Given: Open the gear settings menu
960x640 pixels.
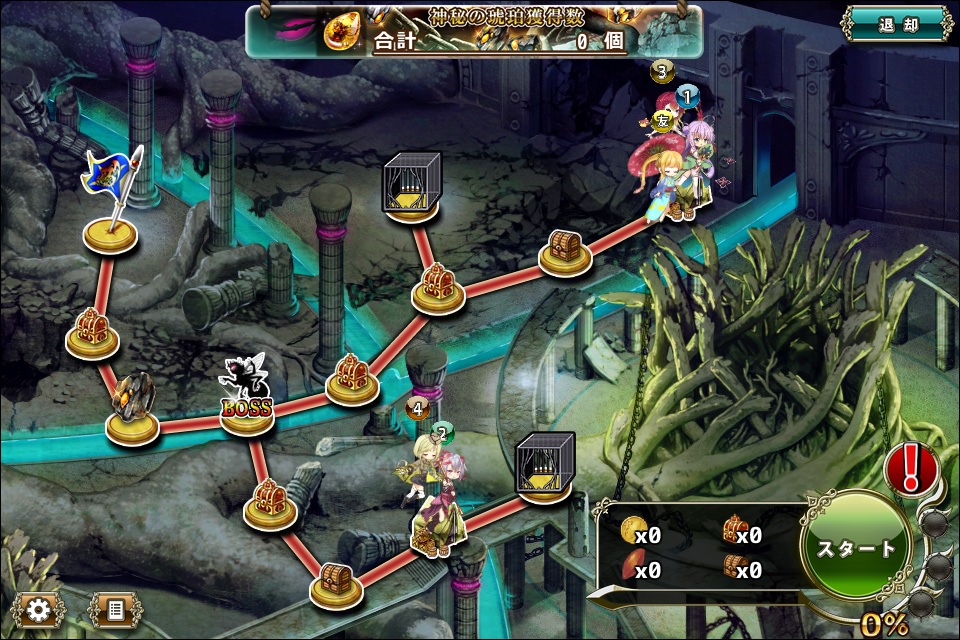Looking at the screenshot, I should pyautogui.click(x=39, y=609).
